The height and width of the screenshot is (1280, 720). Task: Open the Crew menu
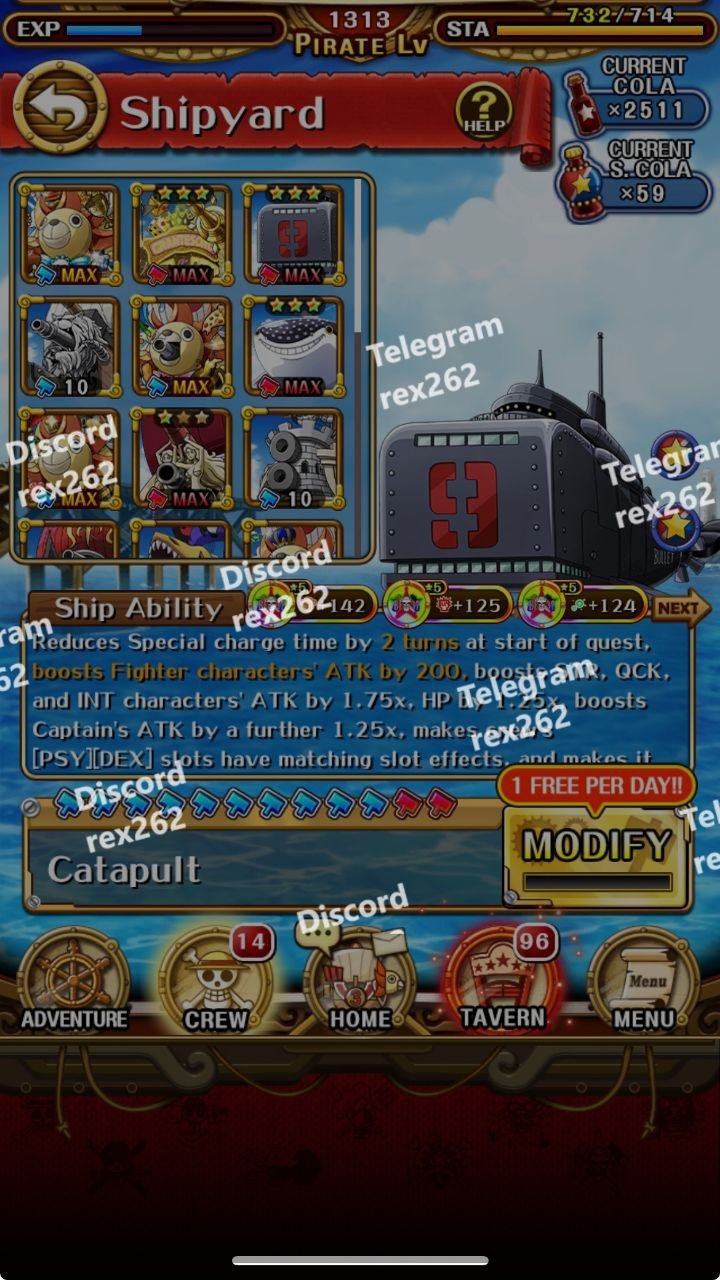click(x=216, y=982)
